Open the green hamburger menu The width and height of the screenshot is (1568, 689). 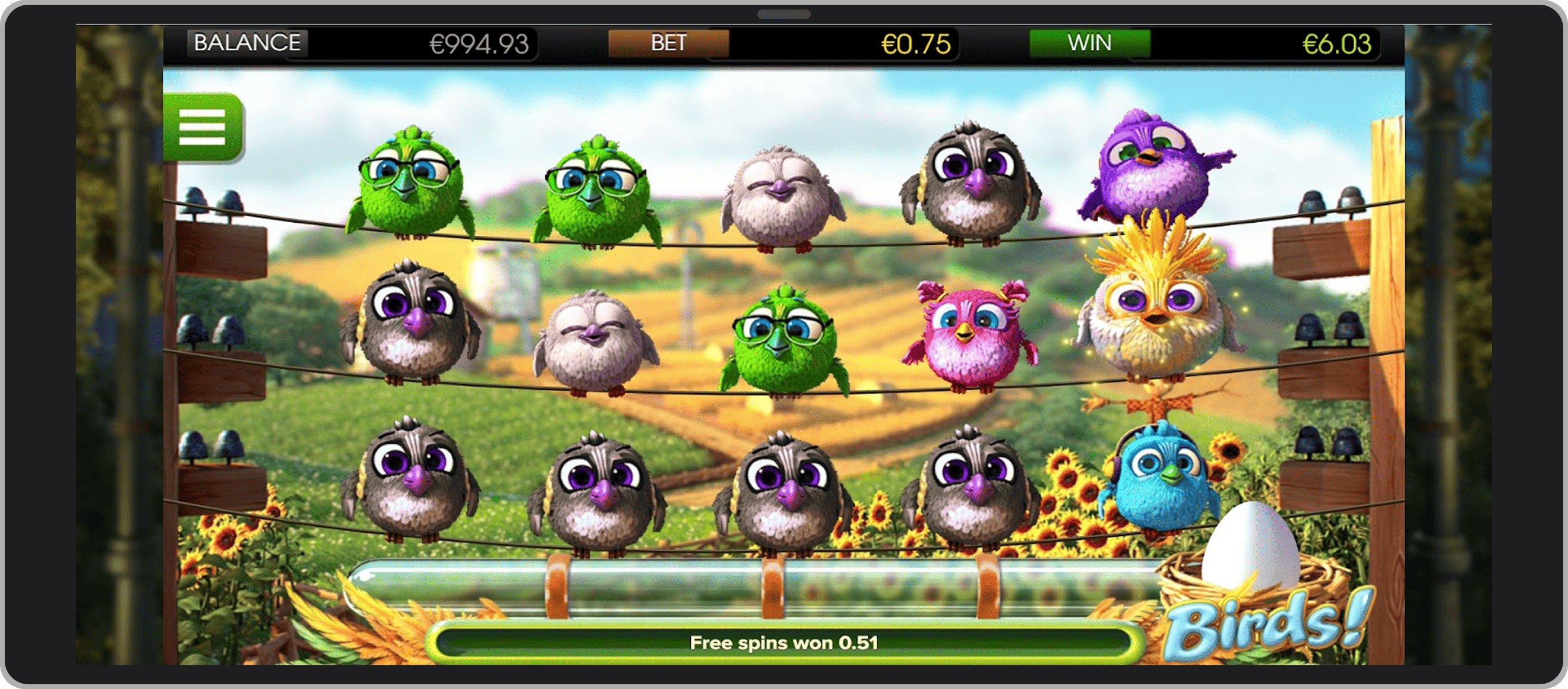click(203, 127)
